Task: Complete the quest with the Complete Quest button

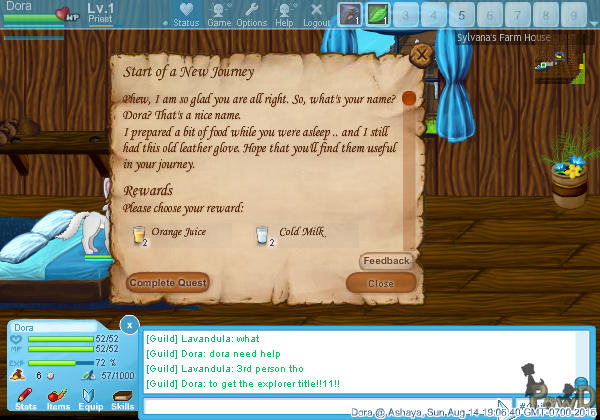Action: pyautogui.click(x=168, y=283)
